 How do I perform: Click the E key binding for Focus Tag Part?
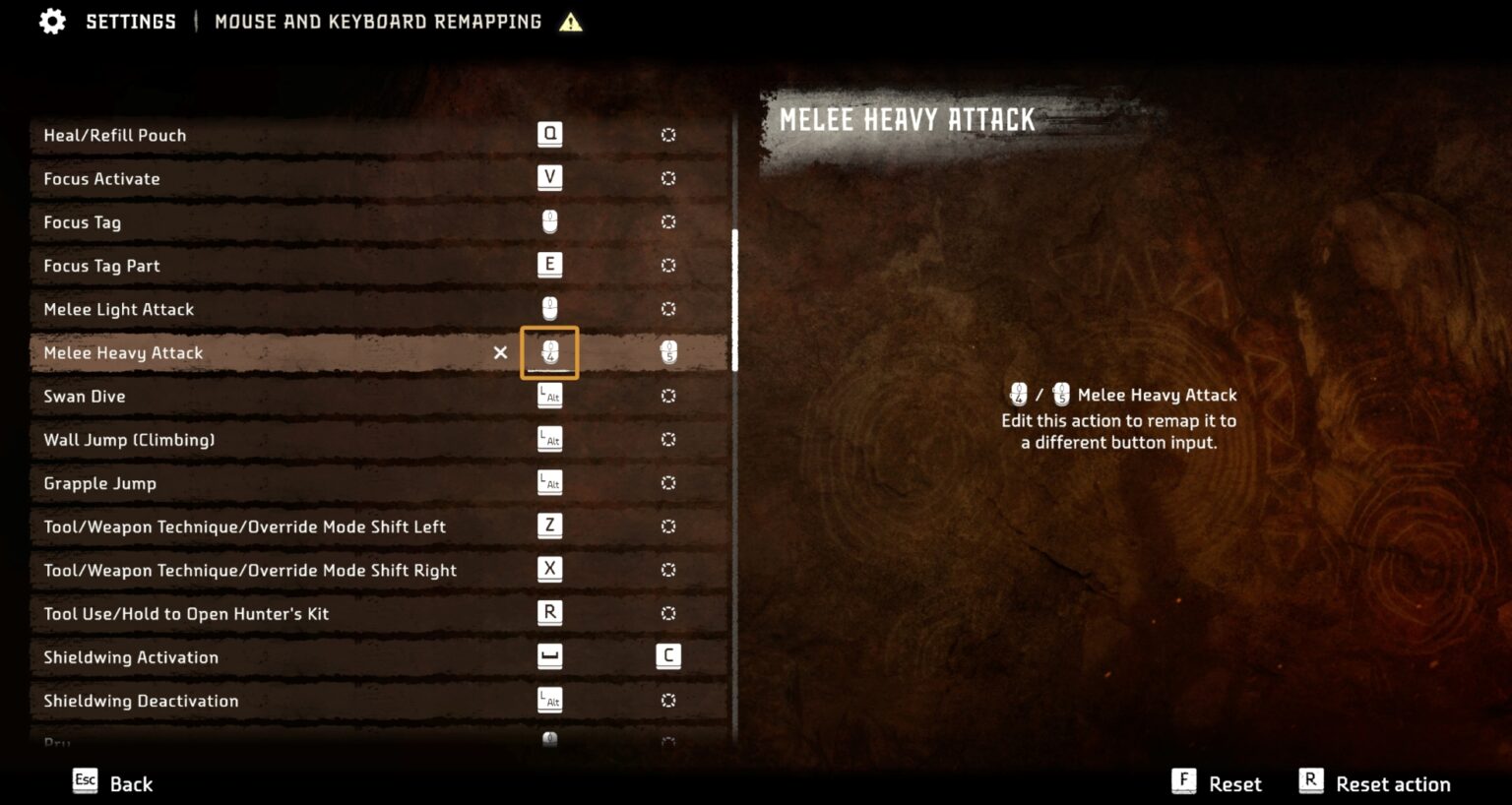[x=549, y=265]
